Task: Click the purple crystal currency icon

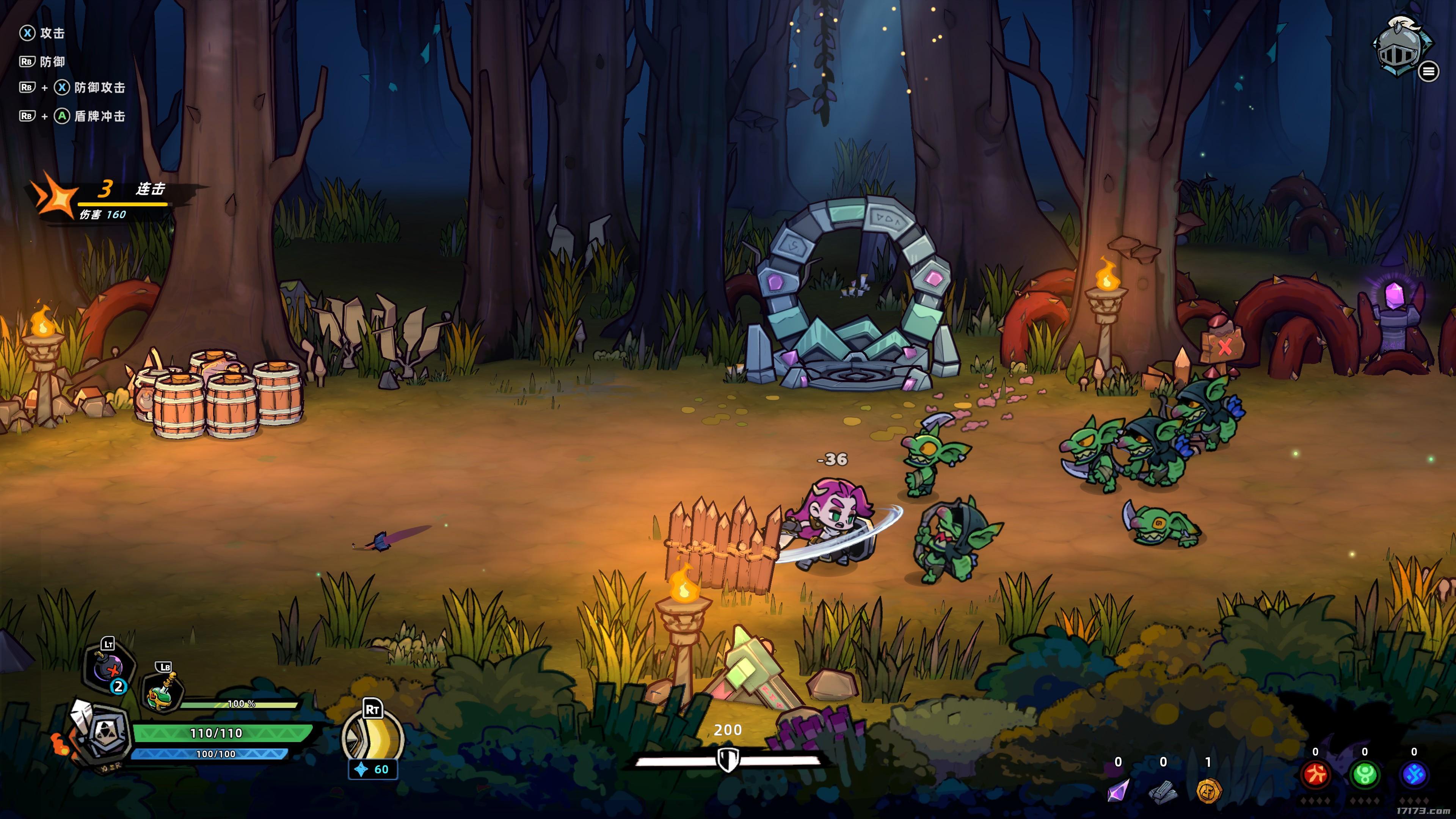Action: click(x=1118, y=789)
